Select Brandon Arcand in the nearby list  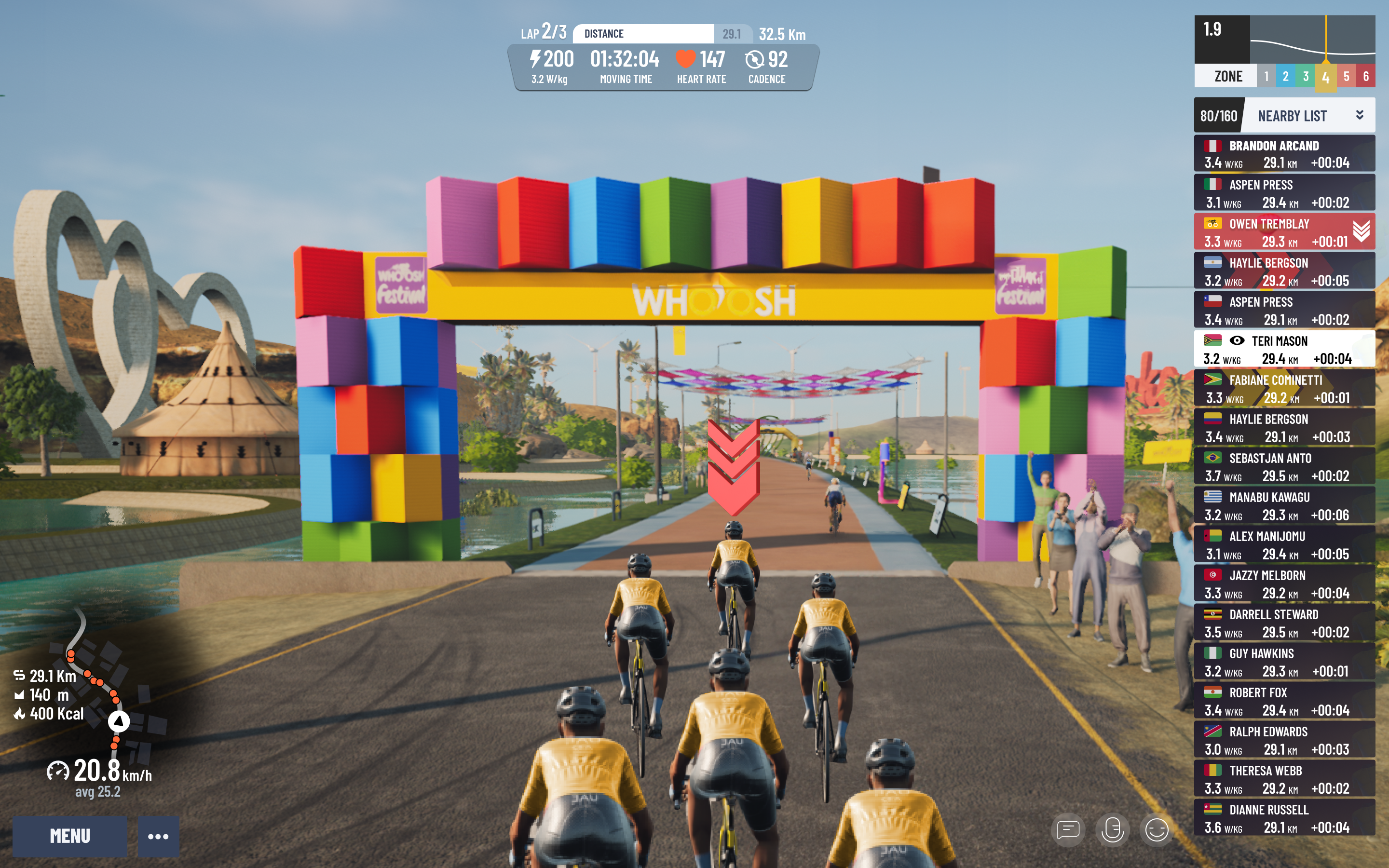[x=1284, y=154]
